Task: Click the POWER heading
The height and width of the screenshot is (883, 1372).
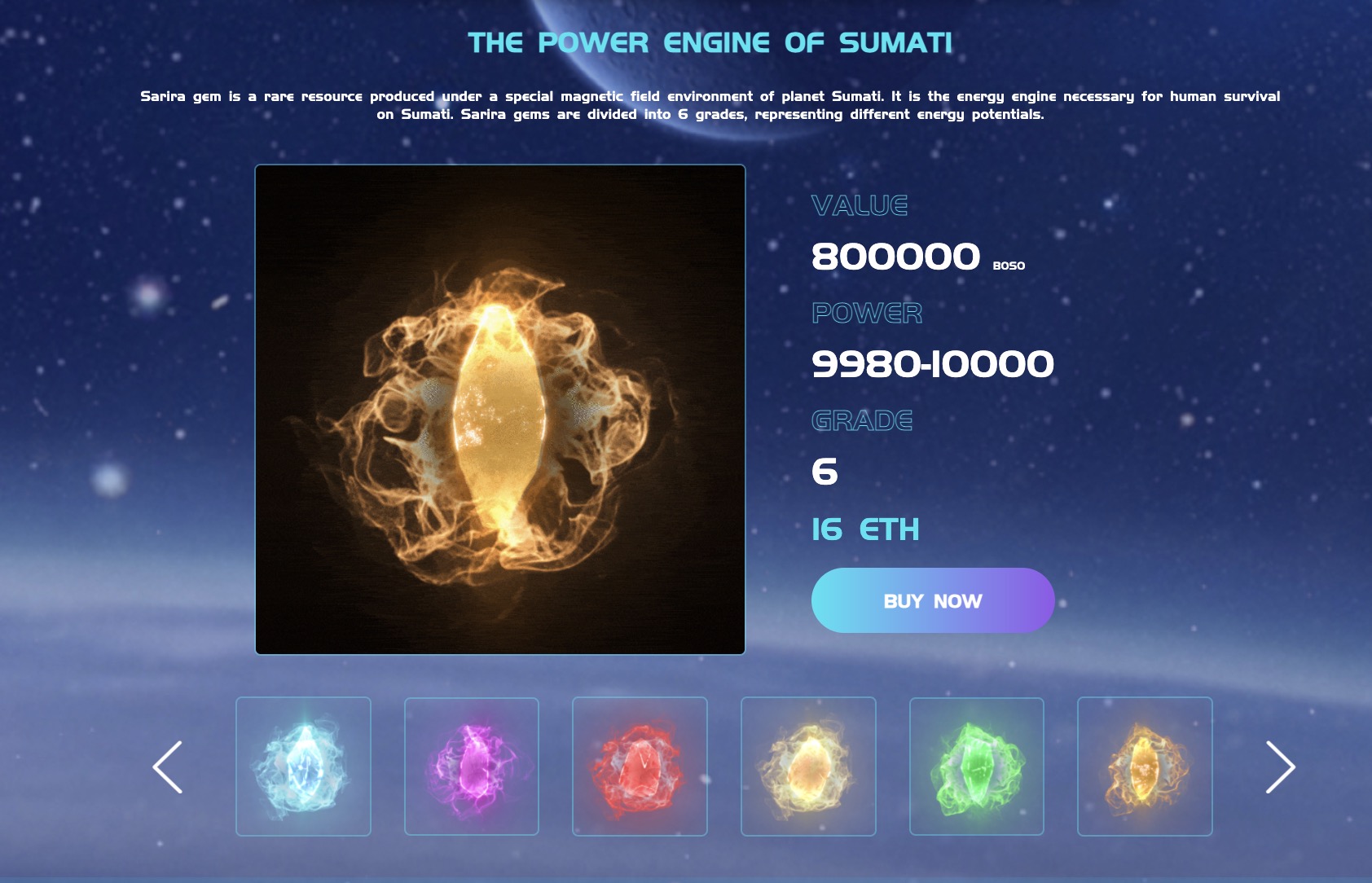Action: point(866,314)
